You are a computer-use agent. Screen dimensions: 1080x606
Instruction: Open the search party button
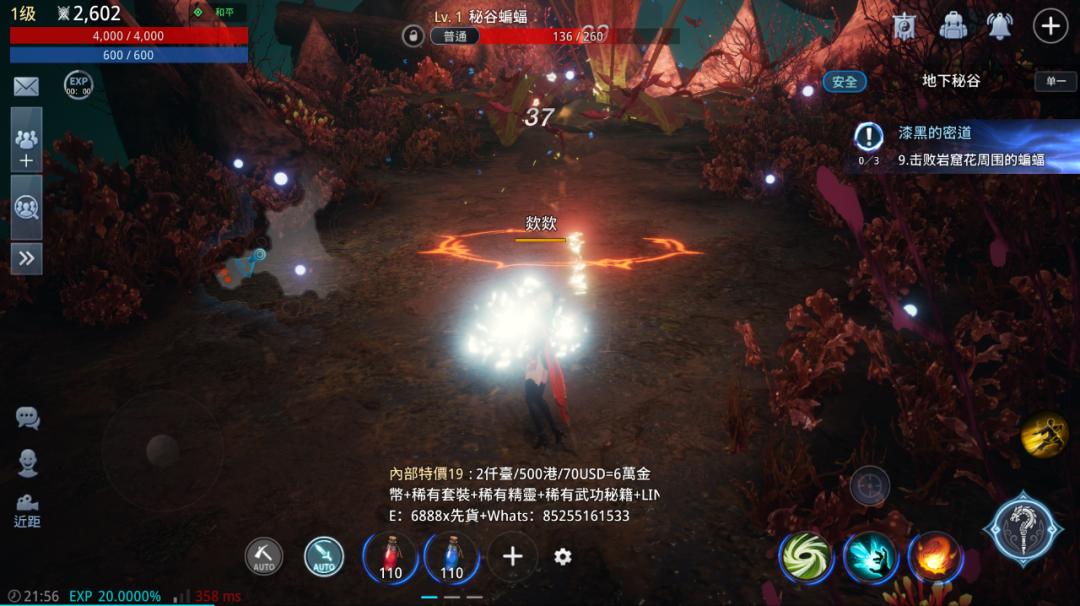[26, 208]
